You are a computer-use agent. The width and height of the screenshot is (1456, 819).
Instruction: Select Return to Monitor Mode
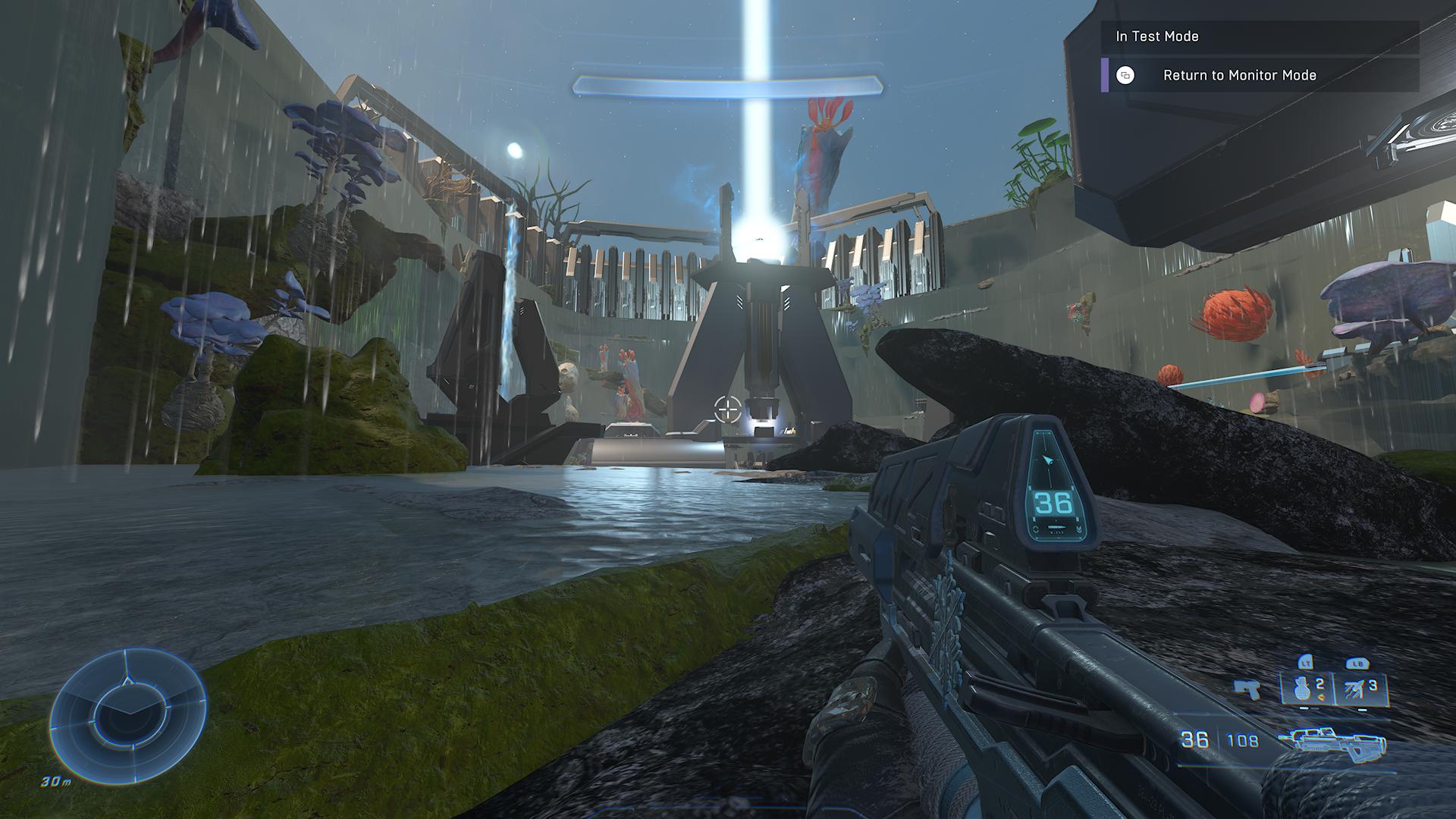1238,75
